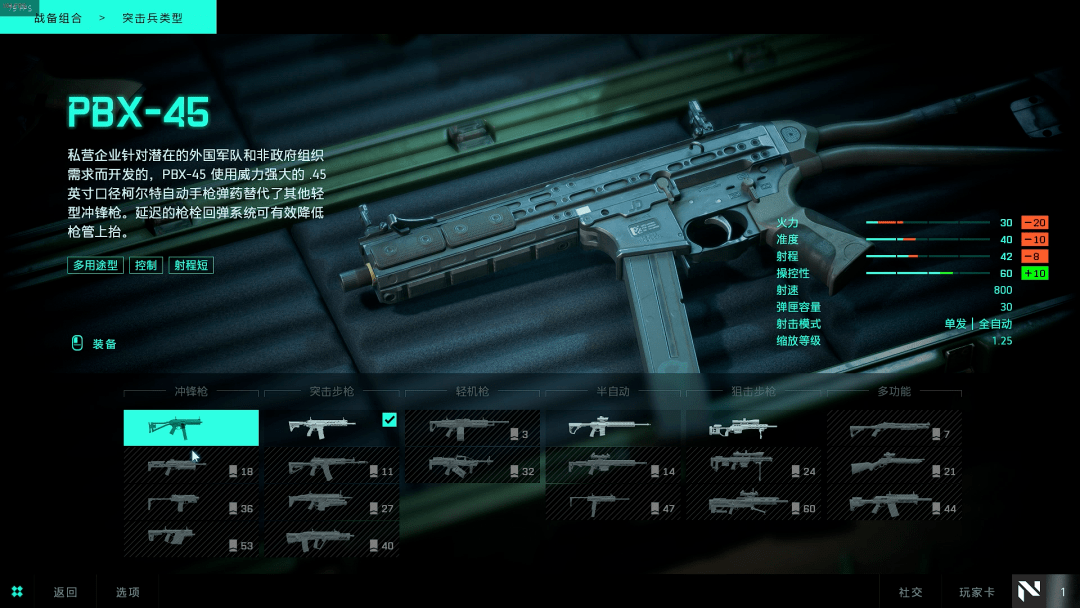Pick the utility weapon locked at level 44
The image size is (1080, 608).
tap(894, 503)
